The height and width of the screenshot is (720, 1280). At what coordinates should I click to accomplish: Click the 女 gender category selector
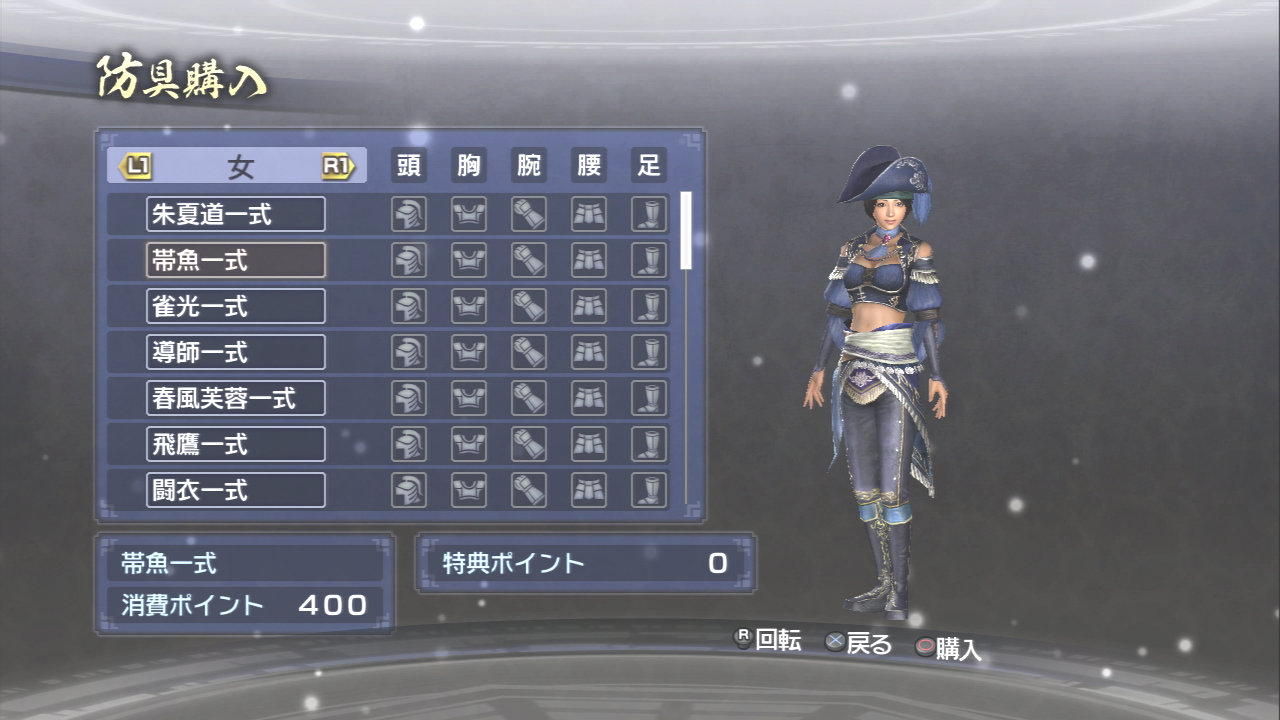(x=238, y=166)
